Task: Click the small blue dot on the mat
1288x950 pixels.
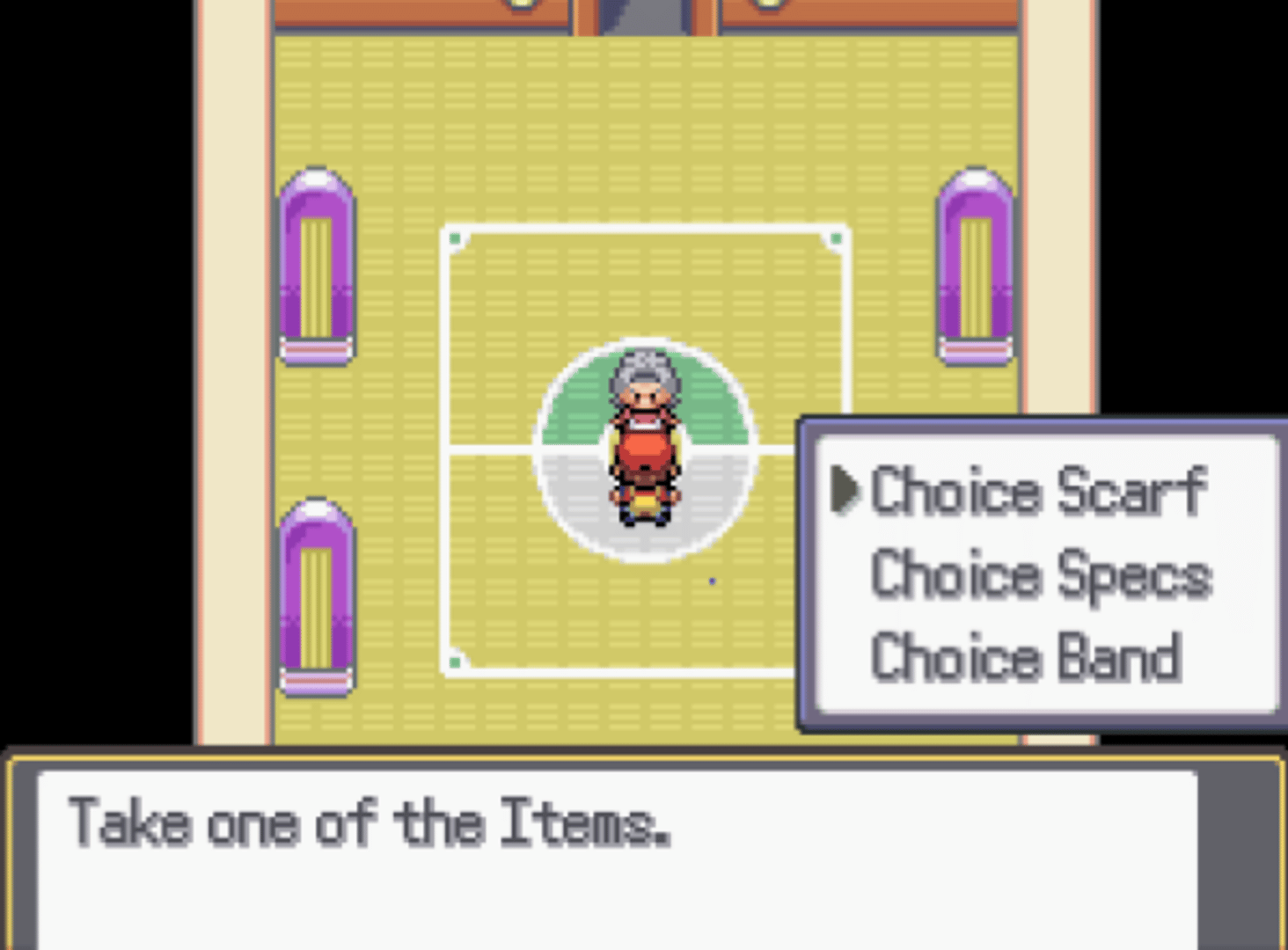Action: point(713,580)
